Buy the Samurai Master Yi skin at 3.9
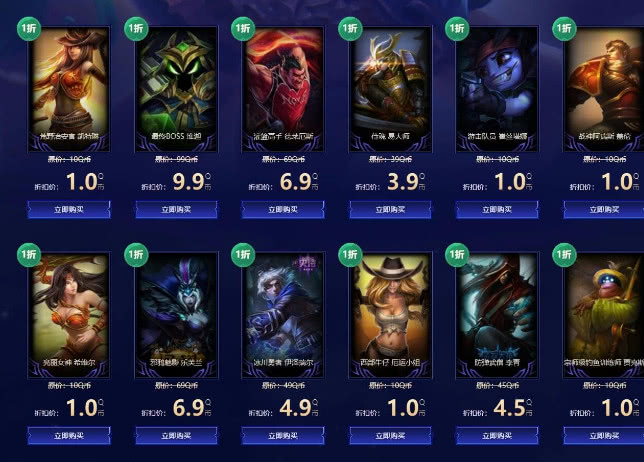The width and height of the screenshot is (644, 462). pos(390,210)
